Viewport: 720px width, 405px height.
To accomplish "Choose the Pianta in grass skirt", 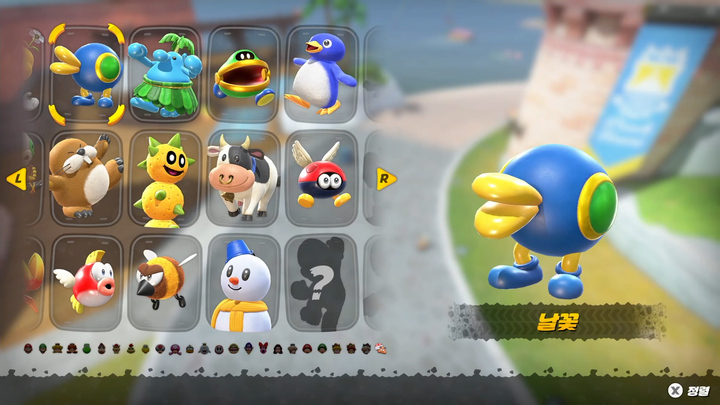I will (164, 72).
